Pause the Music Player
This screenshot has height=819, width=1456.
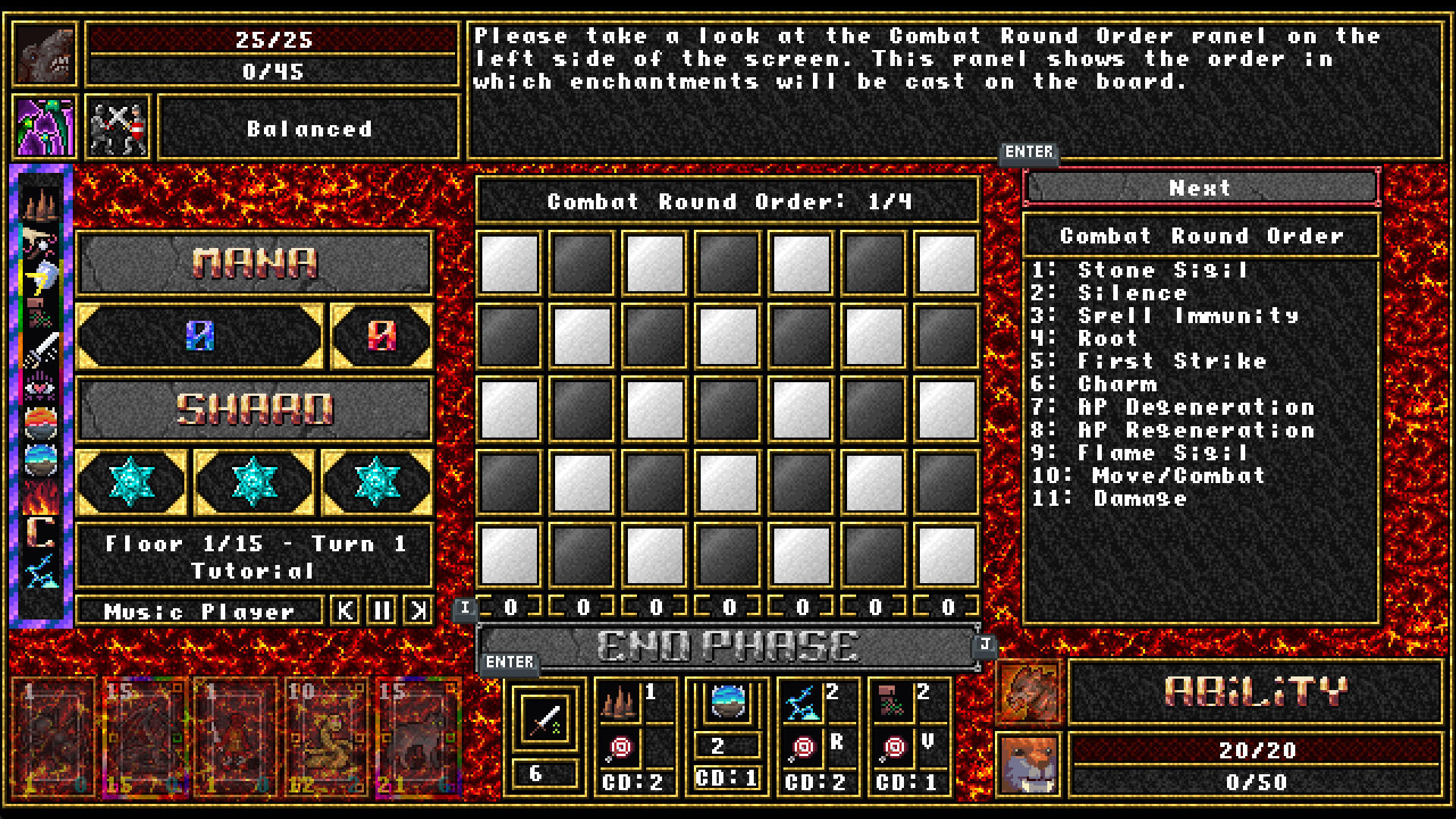pyautogui.click(x=382, y=610)
